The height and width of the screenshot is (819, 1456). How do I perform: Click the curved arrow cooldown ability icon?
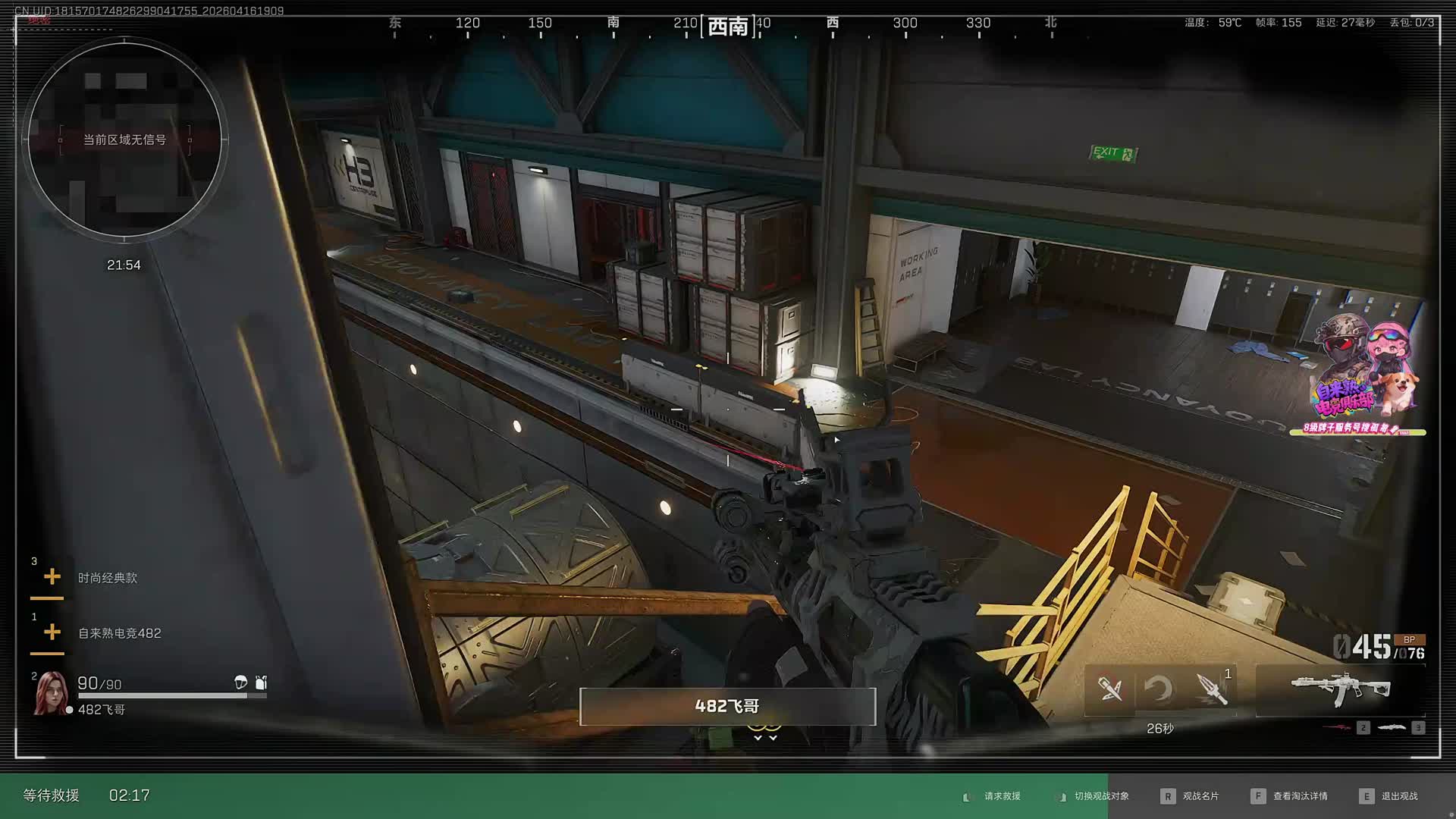click(x=1159, y=689)
